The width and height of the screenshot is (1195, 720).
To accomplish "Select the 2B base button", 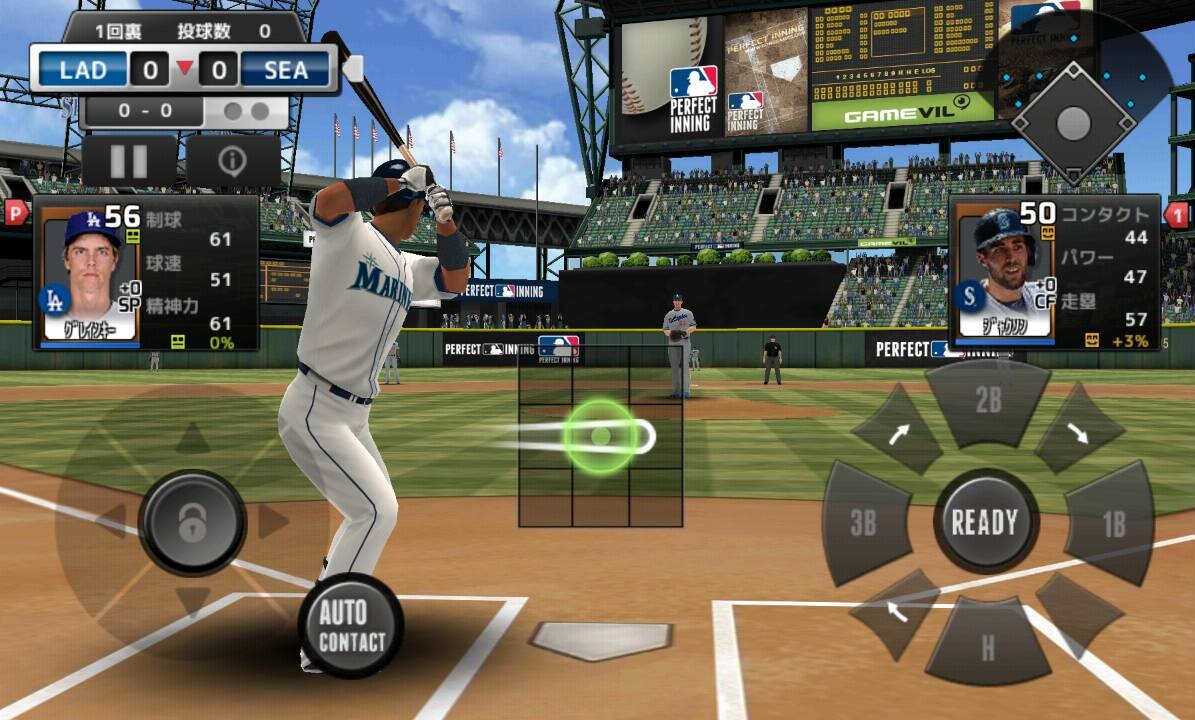I will click(x=988, y=402).
